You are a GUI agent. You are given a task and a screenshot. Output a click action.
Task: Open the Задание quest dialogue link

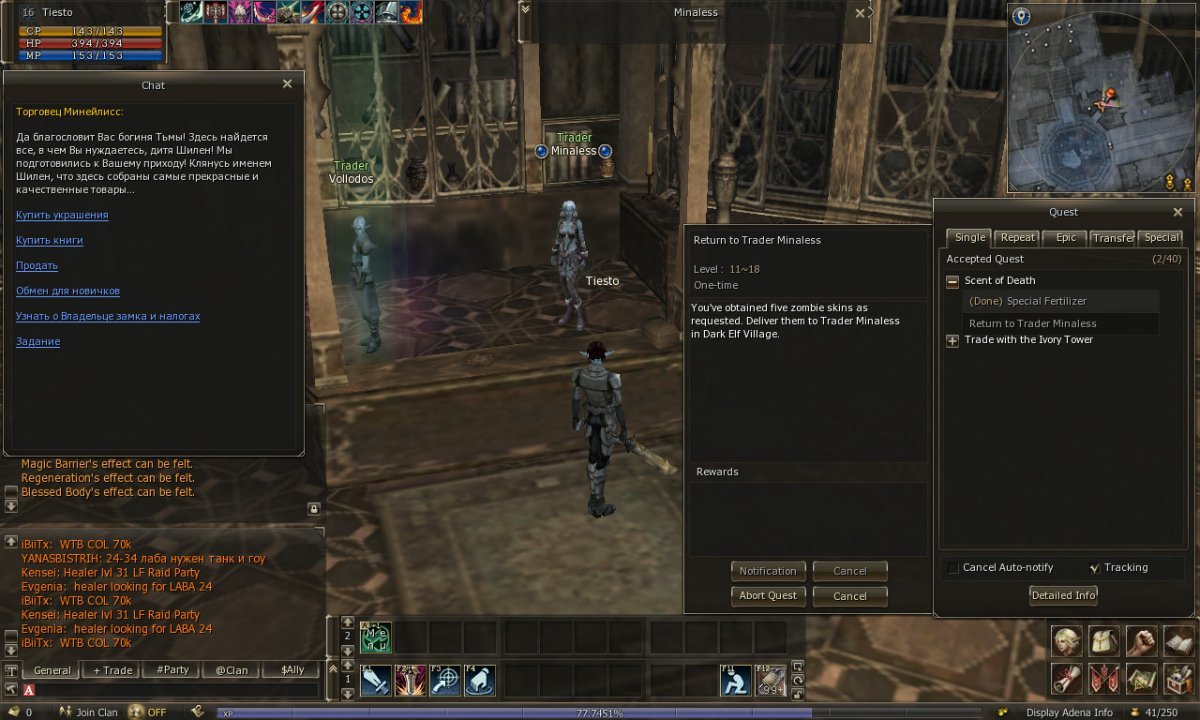click(x=38, y=342)
